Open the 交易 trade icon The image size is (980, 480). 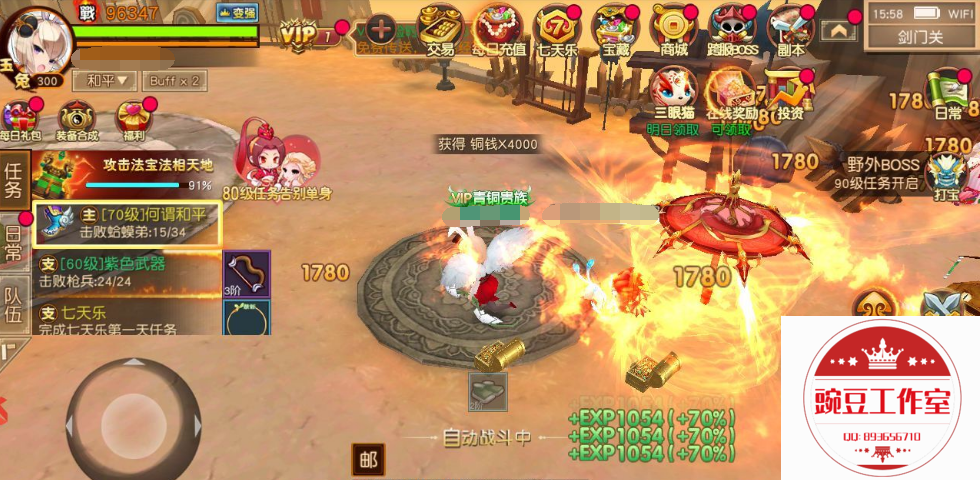pyautogui.click(x=440, y=27)
